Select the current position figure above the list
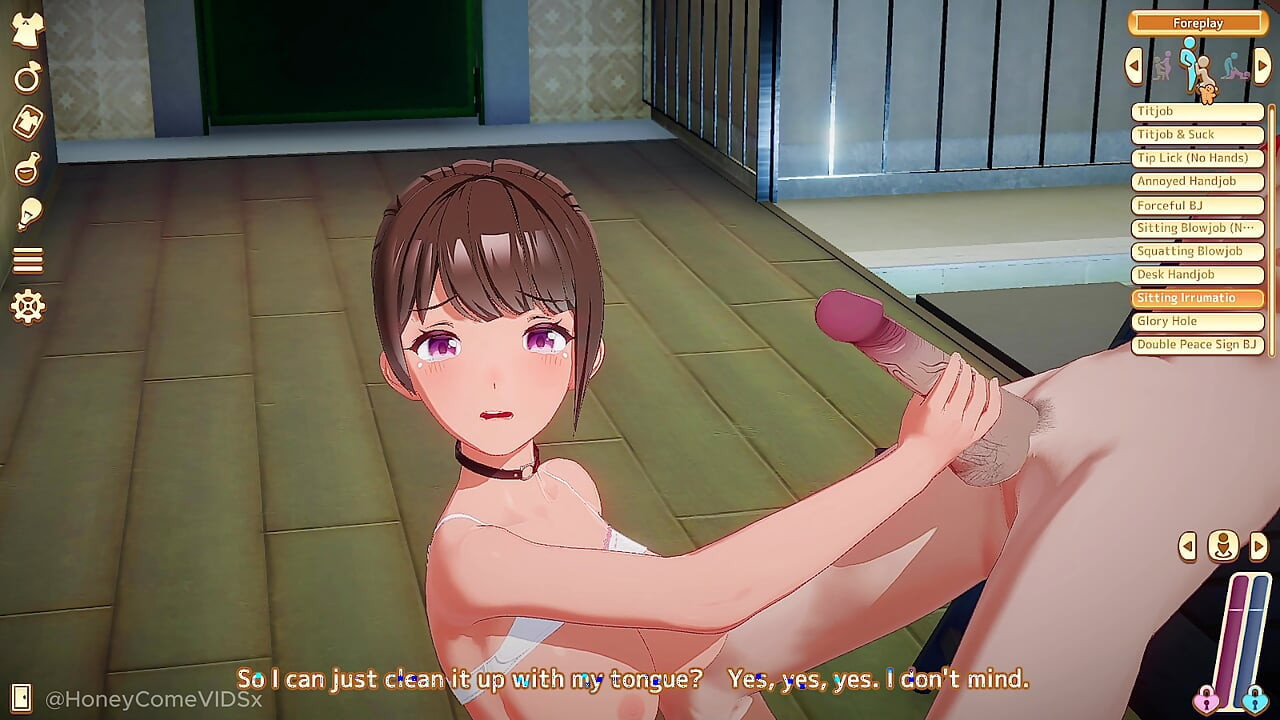This screenshot has height=720, width=1280. 1196,68
